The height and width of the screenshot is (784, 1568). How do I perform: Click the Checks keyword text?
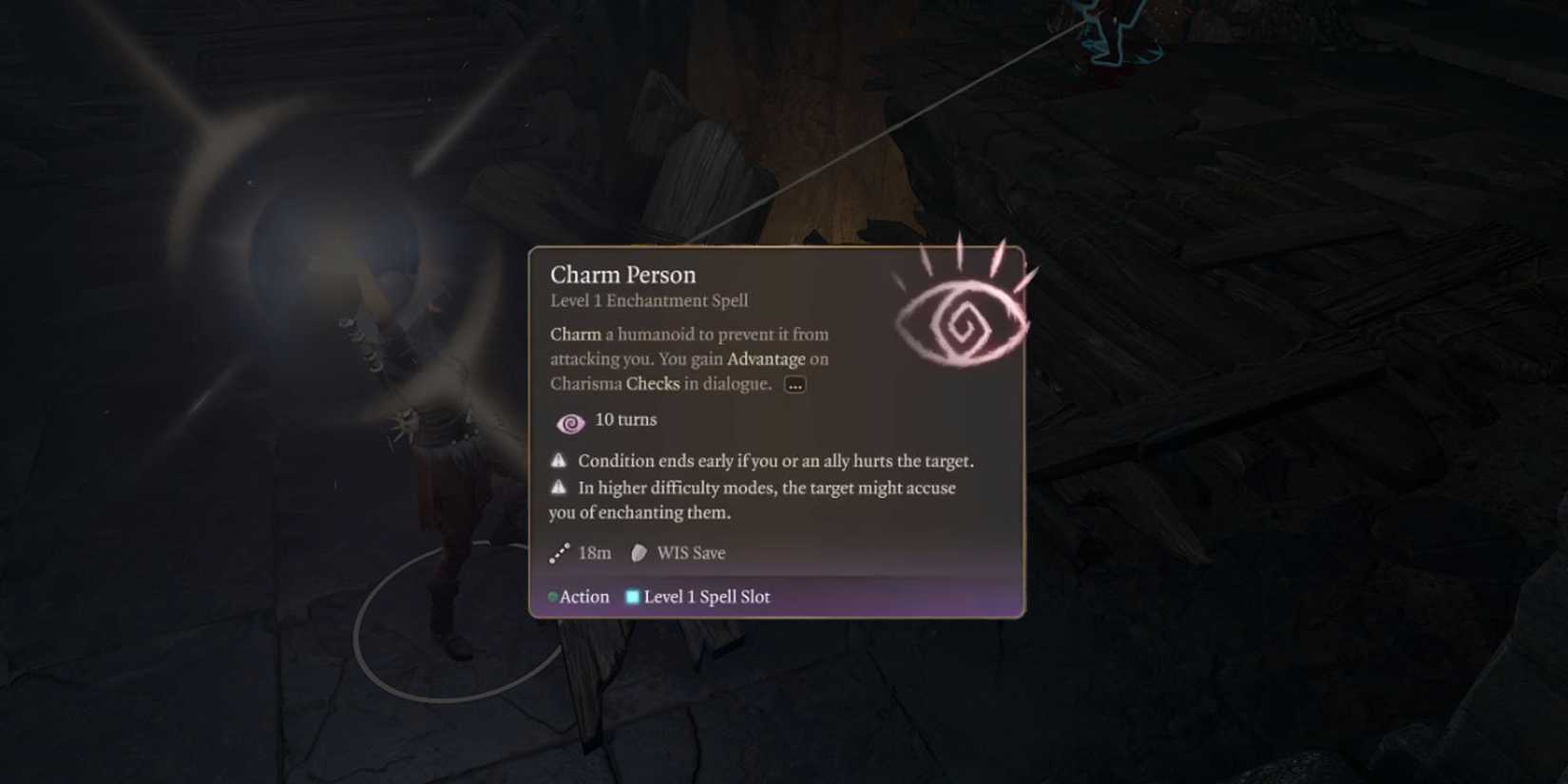pyautogui.click(x=654, y=384)
